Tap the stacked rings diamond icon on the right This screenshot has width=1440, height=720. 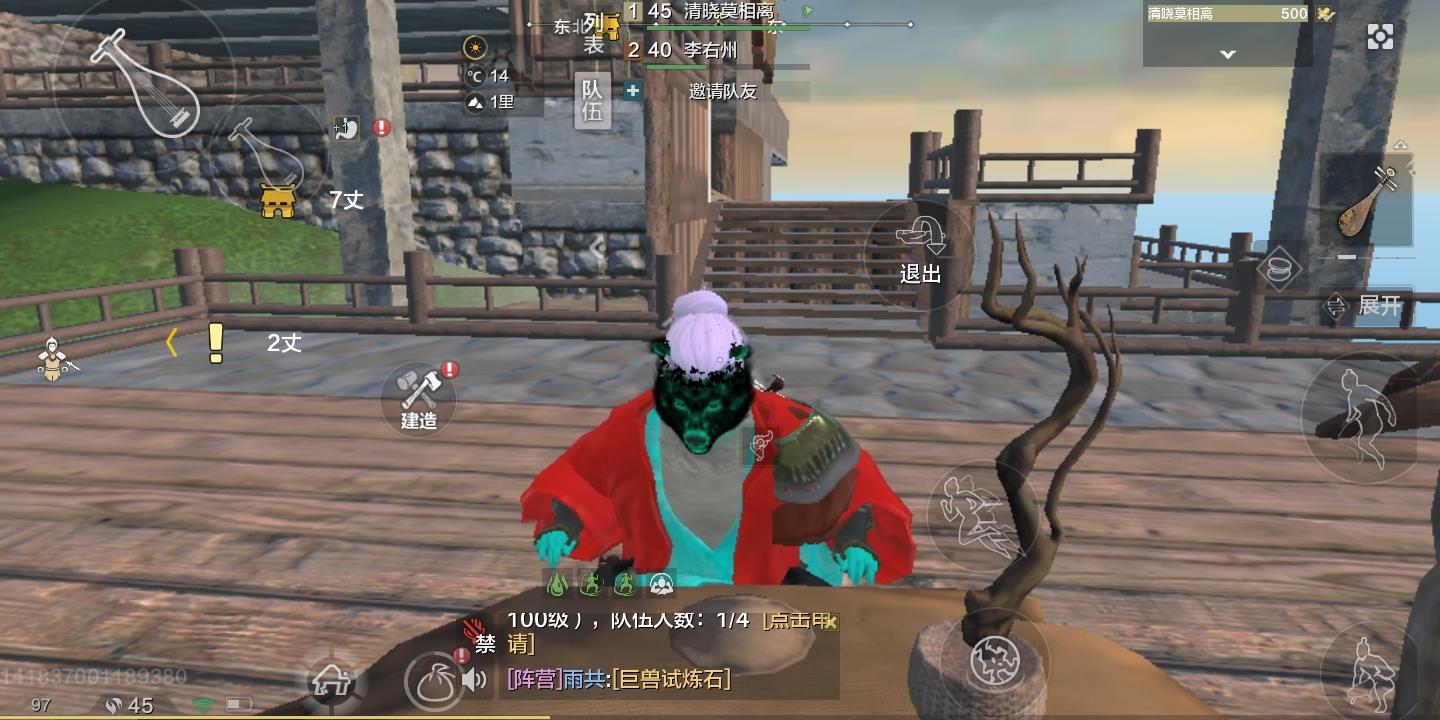pos(1281,270)
